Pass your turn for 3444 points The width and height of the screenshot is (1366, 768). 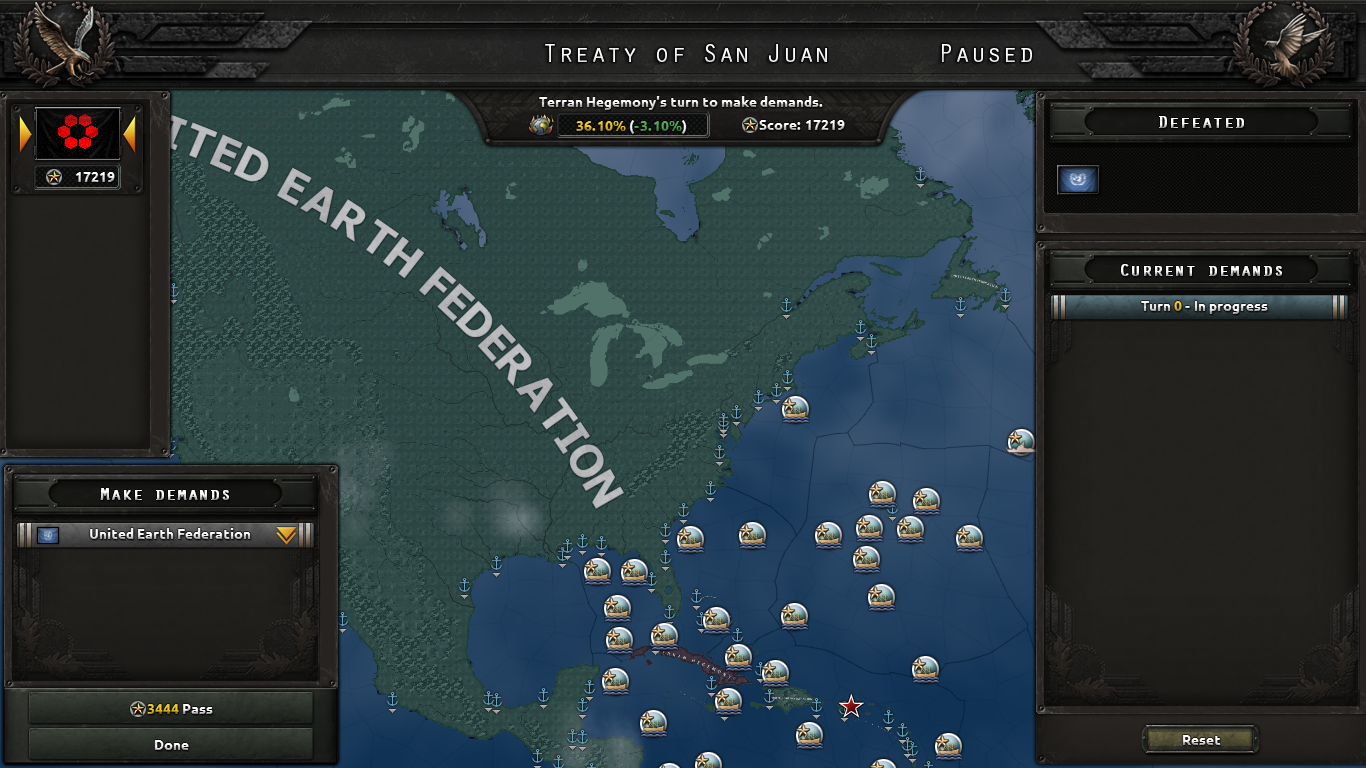[x=170, y=708]
